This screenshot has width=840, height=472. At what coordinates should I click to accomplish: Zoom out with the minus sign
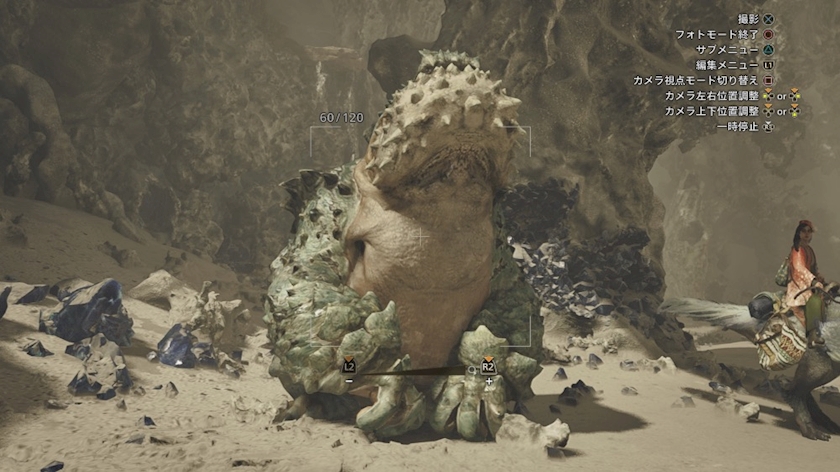click(348, 380)
